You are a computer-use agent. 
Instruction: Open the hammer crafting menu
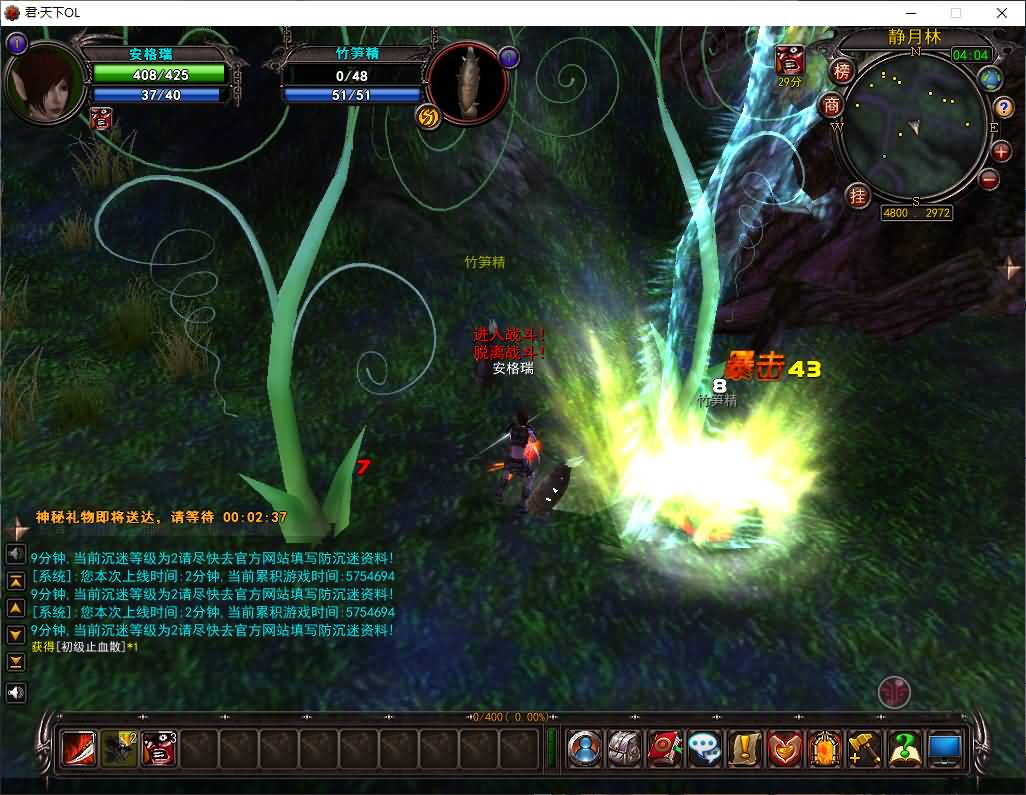click(864, 748)
